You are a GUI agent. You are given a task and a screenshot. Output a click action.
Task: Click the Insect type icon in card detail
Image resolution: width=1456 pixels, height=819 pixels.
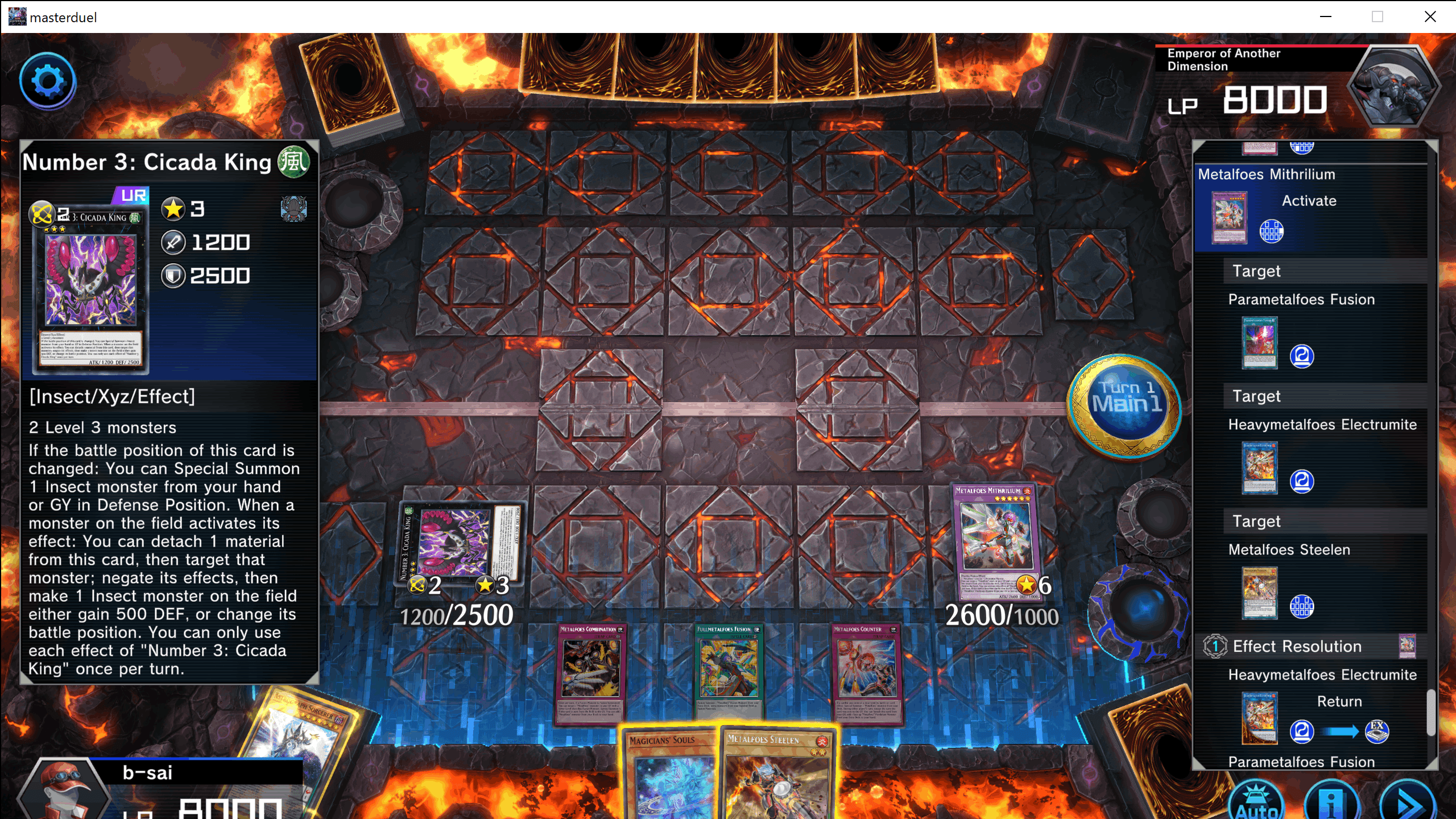pos(294,209)
